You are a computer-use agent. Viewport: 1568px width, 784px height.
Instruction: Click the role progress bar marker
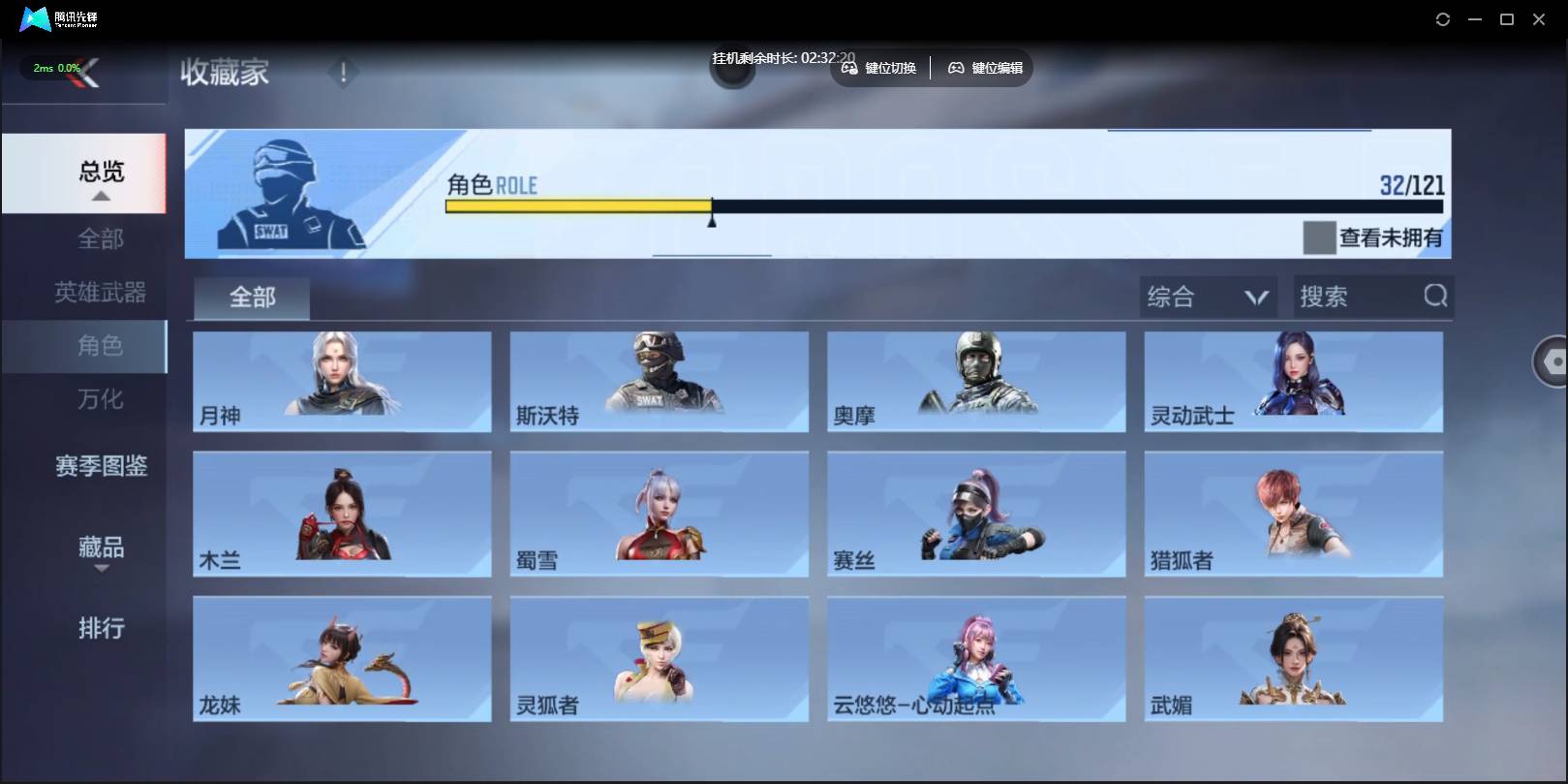pyautogui.click(x=713, y=215)
